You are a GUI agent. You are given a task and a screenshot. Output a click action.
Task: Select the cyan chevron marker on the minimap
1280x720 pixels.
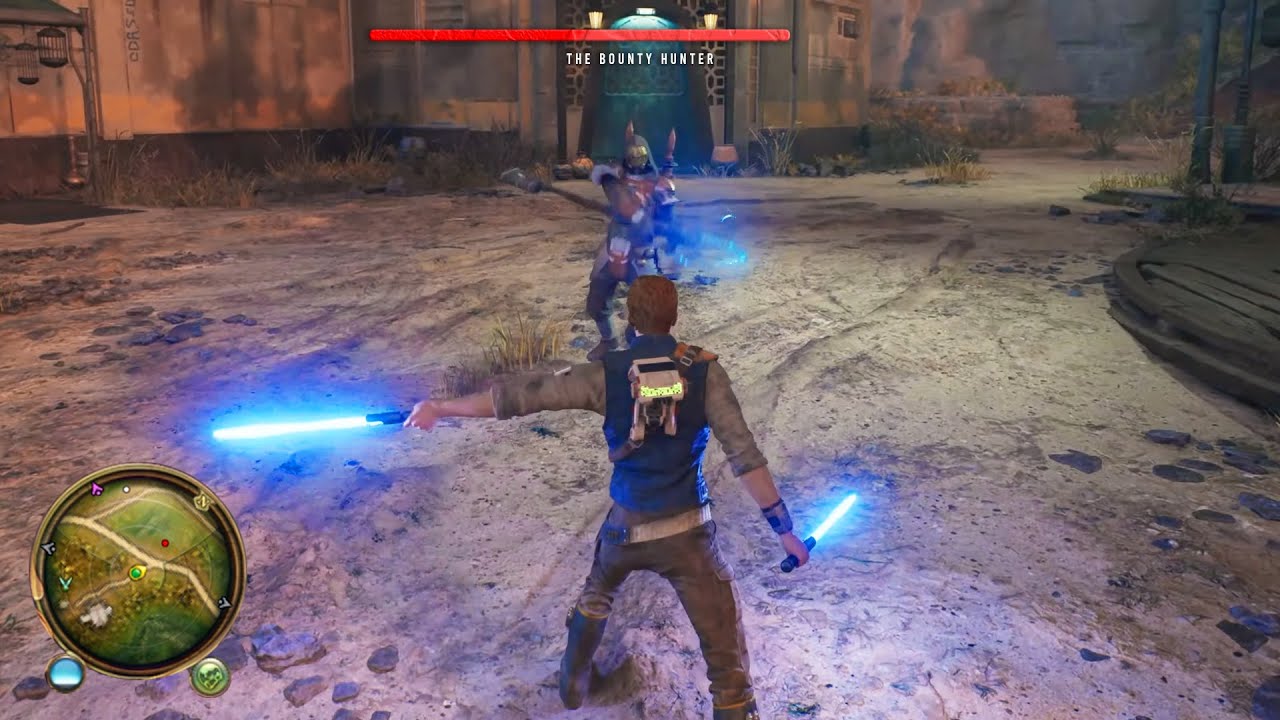pos(65,582)
